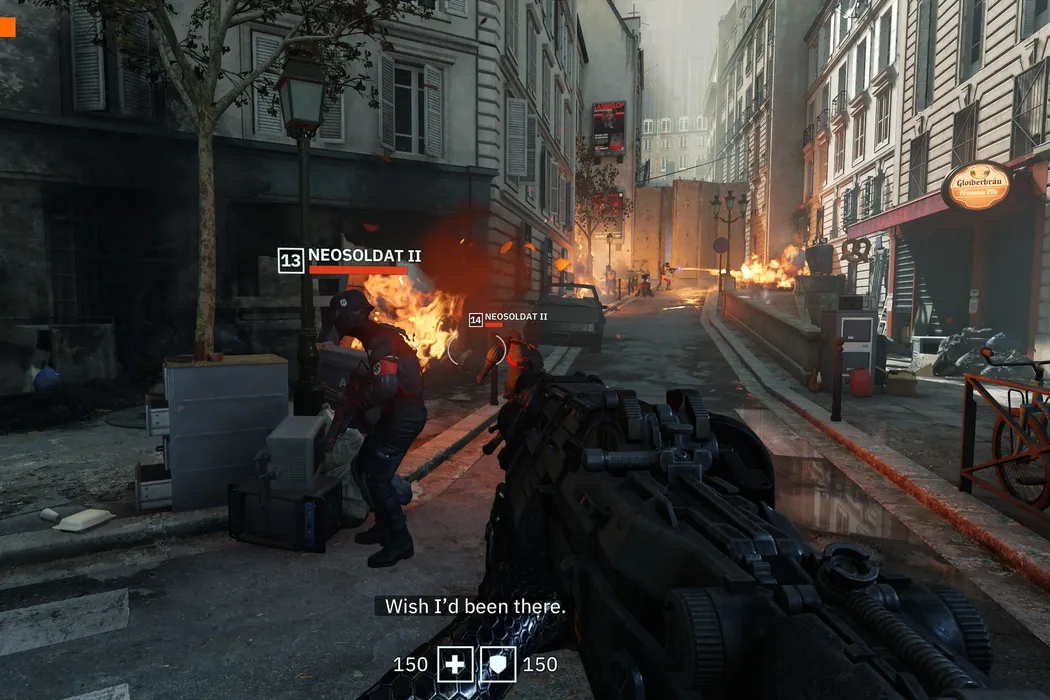Click the health cross icon
Screen dimensions: 1050x700
click(455, 664)
